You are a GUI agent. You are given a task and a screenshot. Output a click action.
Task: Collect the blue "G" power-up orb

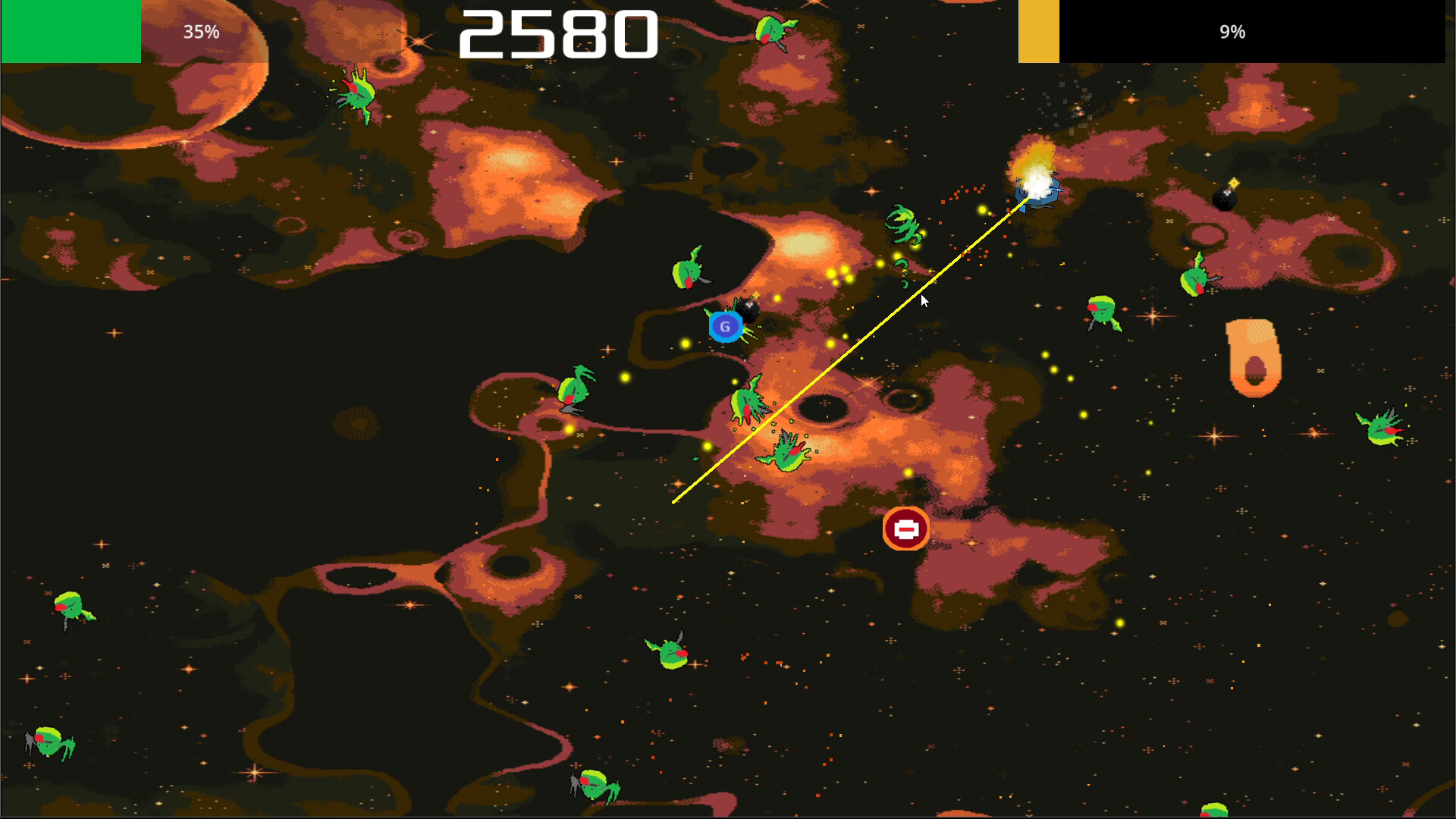click(726, 325)
